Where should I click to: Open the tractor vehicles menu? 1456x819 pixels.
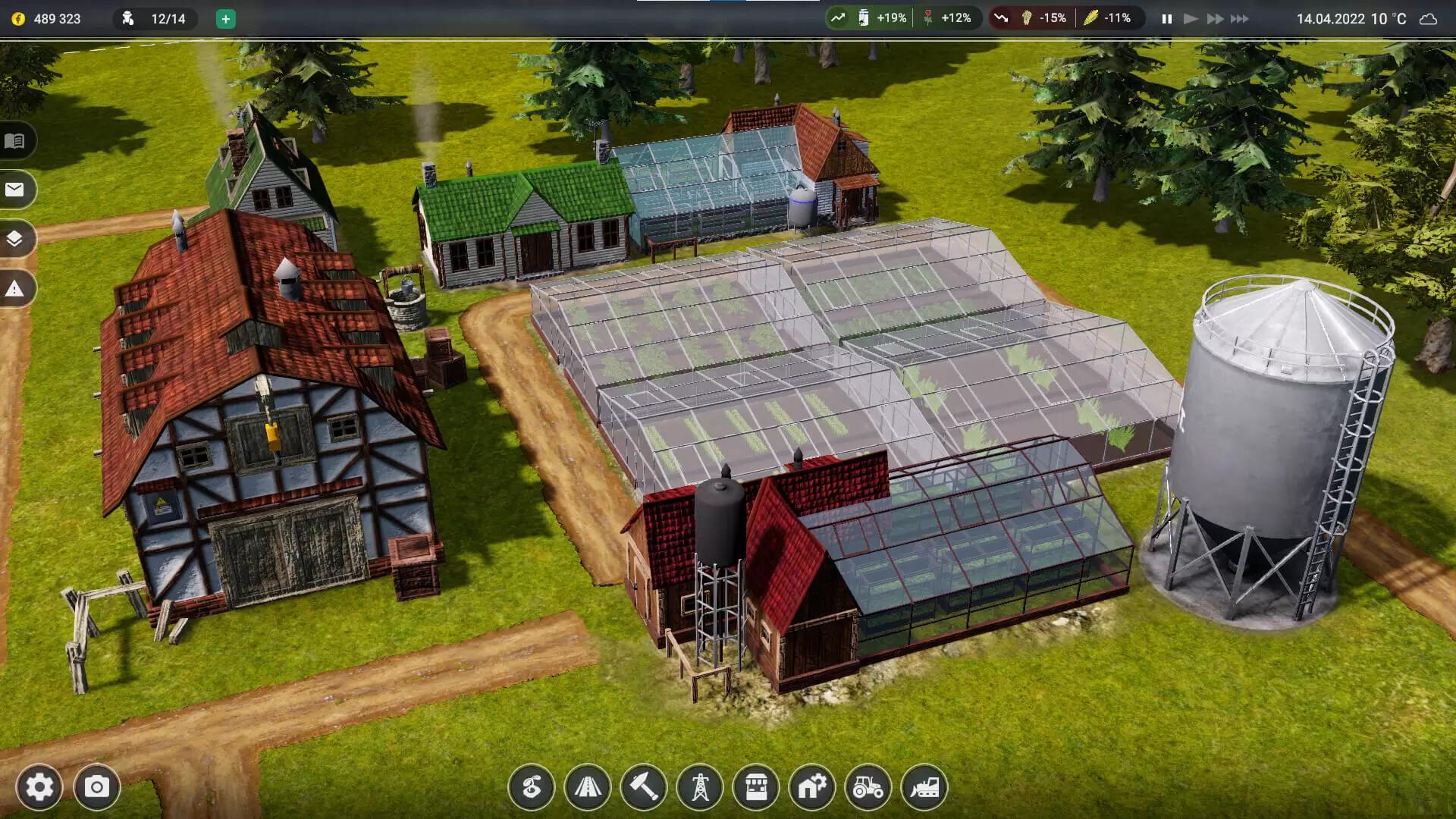868,787
